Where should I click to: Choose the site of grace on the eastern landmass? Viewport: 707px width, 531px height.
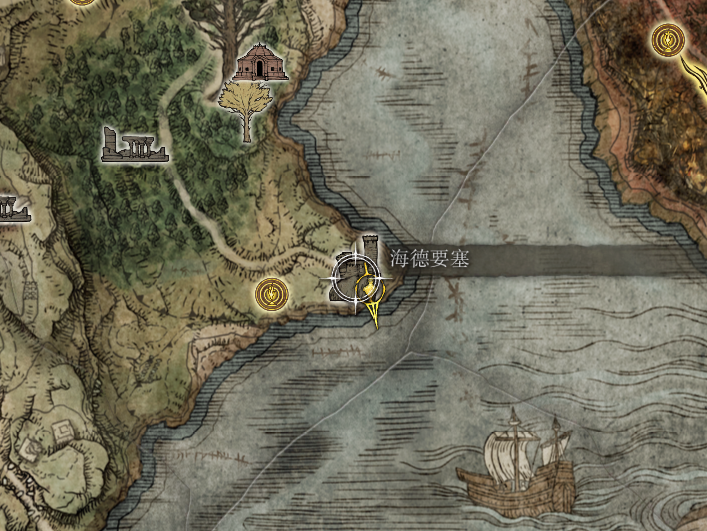coord(667,41)
